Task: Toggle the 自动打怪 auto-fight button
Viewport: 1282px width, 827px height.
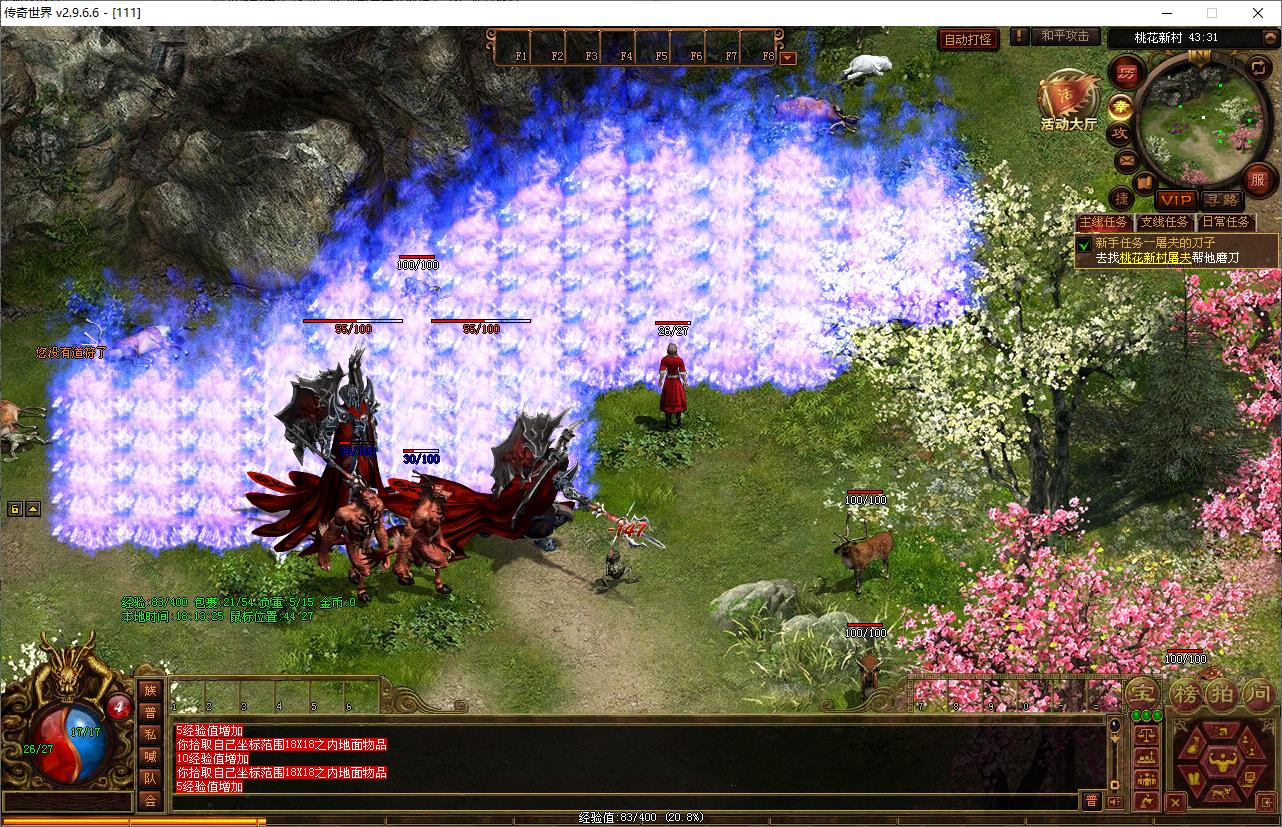Action: 968,39
